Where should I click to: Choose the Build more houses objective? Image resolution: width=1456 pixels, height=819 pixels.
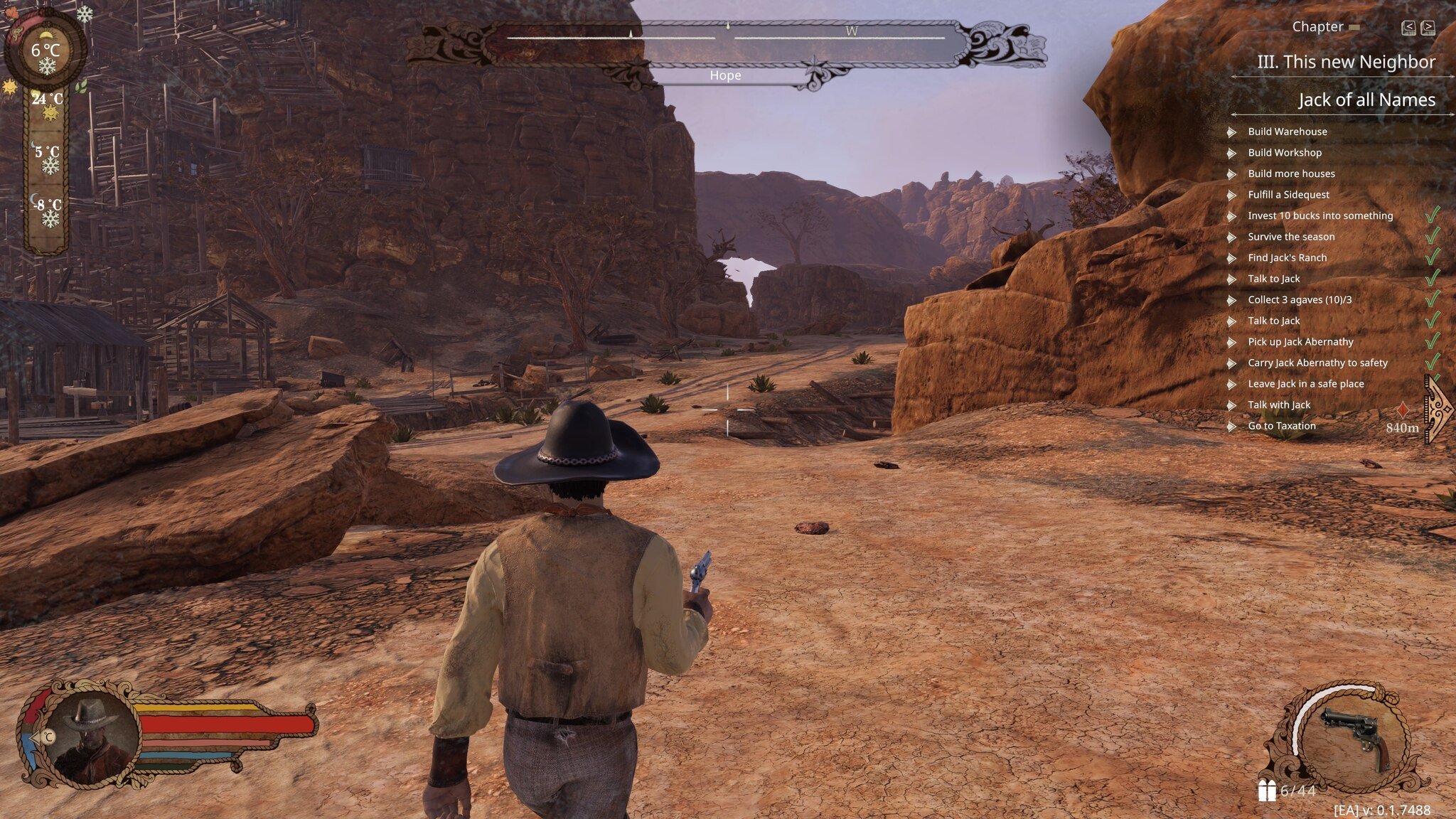coord(1291,173)
